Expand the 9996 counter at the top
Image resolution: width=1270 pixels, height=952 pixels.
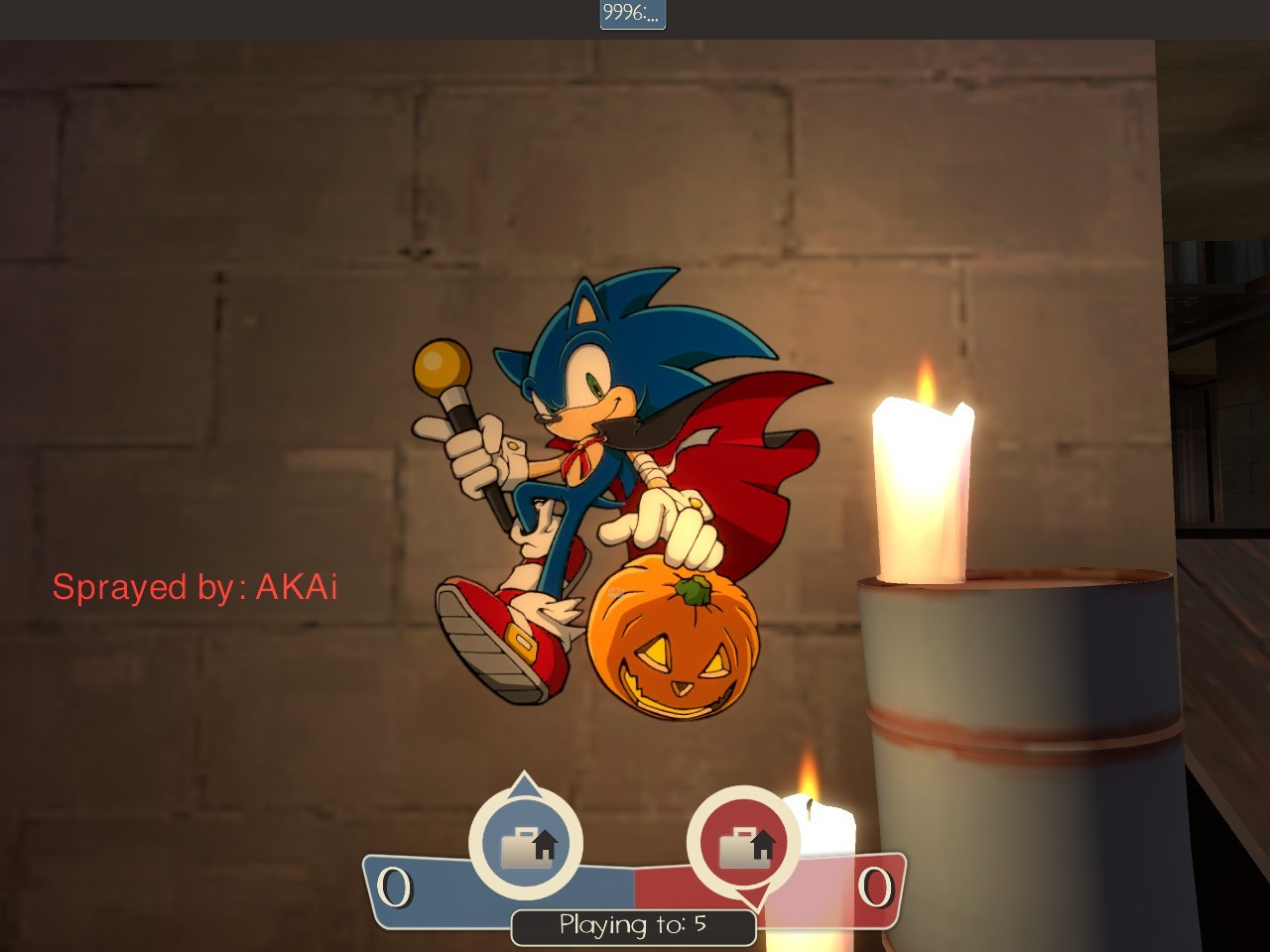[632, 15]
